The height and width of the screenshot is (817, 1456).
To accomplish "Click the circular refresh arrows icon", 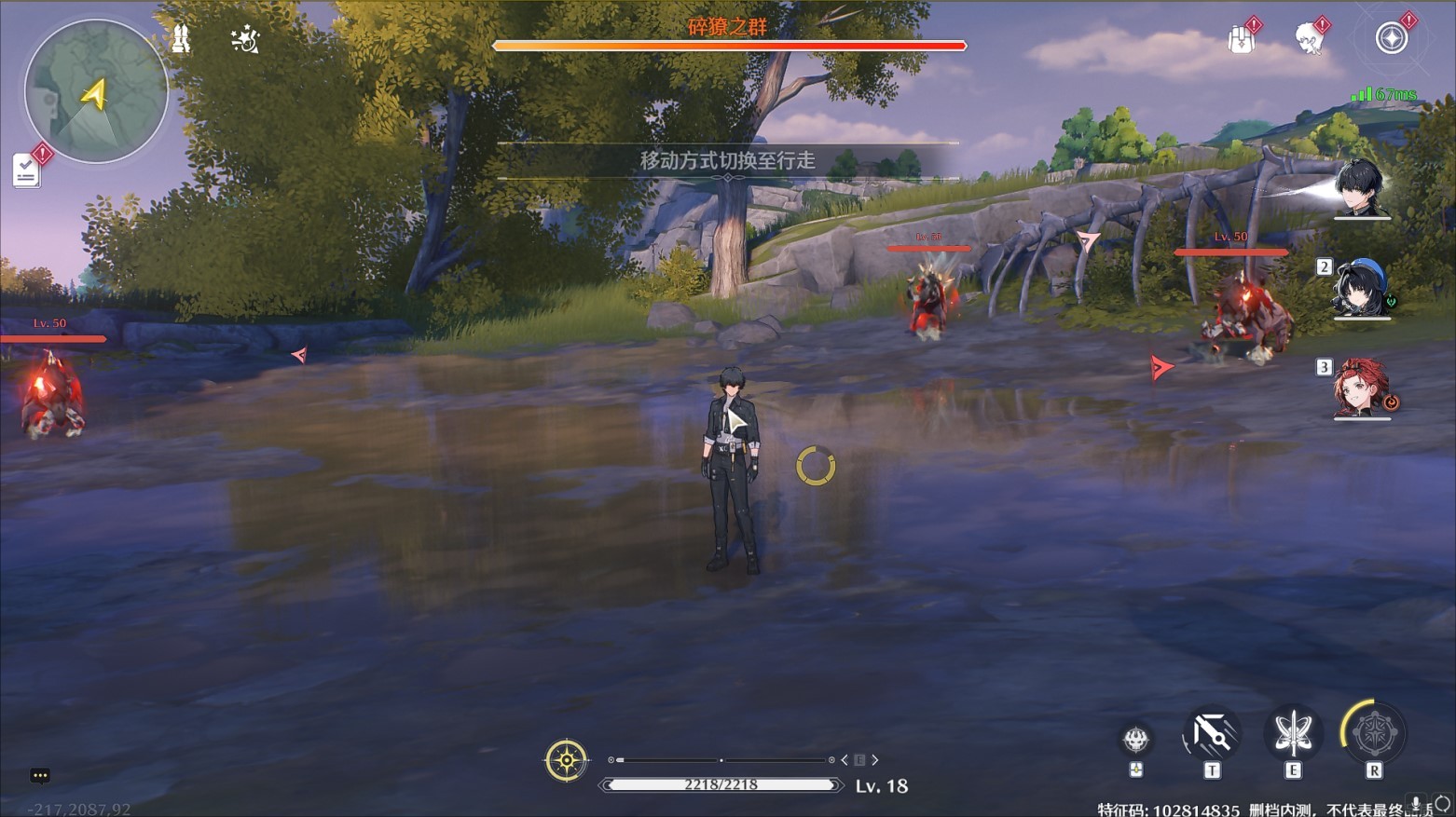I will pos(1443,804).
